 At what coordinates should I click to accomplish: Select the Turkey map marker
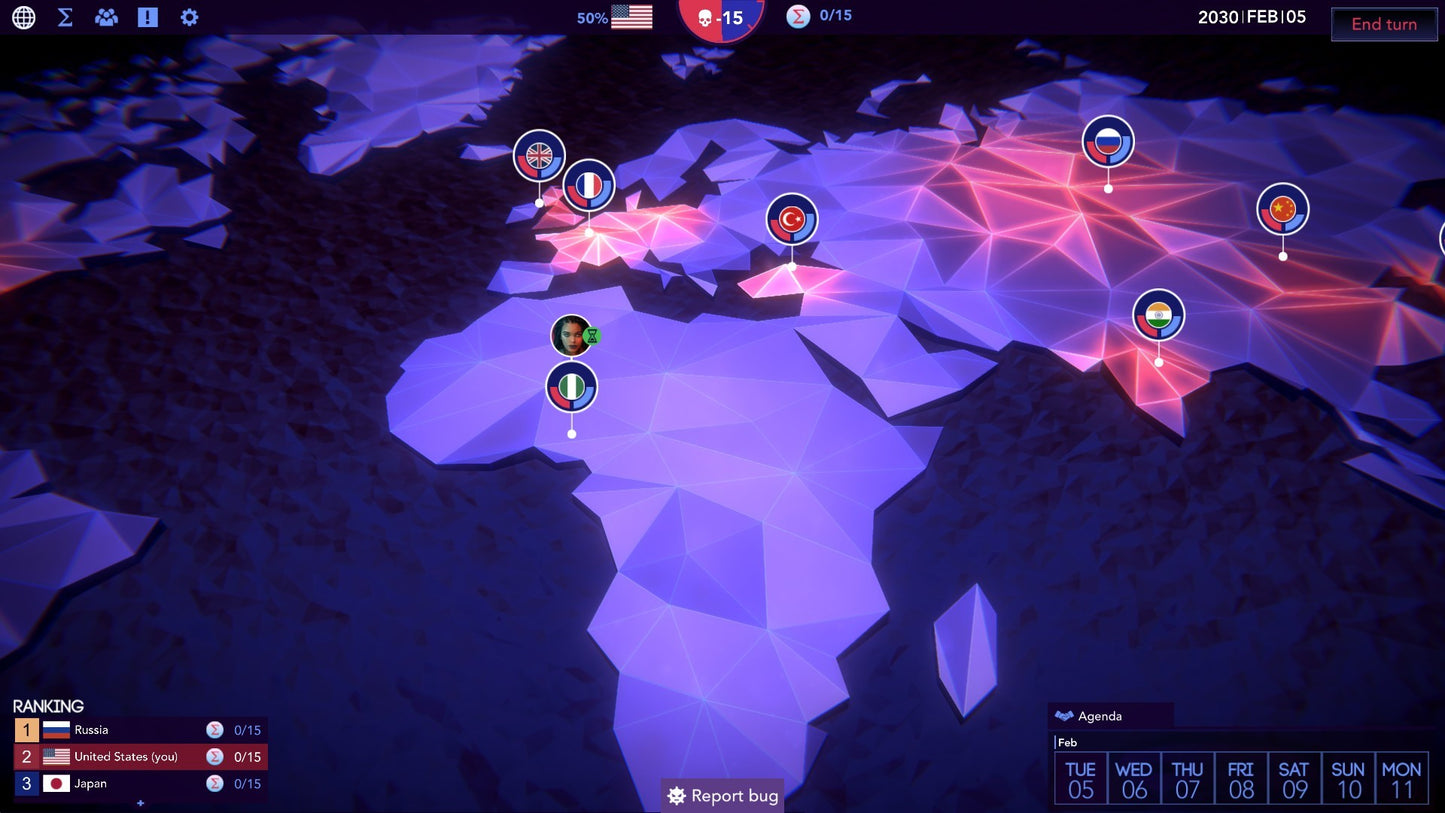pyautogui.click(x=791, y=221)
